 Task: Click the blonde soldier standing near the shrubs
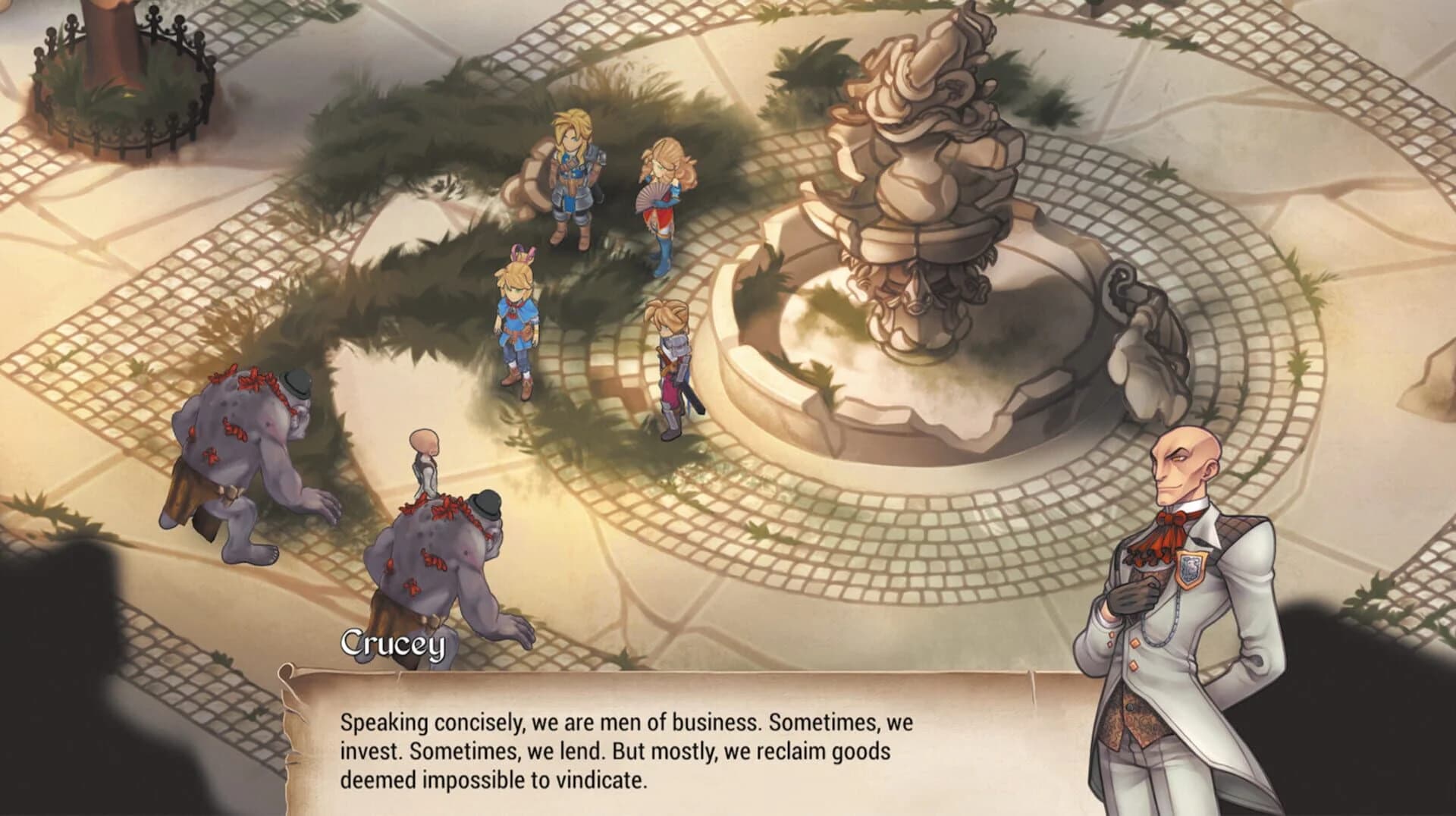573,182
